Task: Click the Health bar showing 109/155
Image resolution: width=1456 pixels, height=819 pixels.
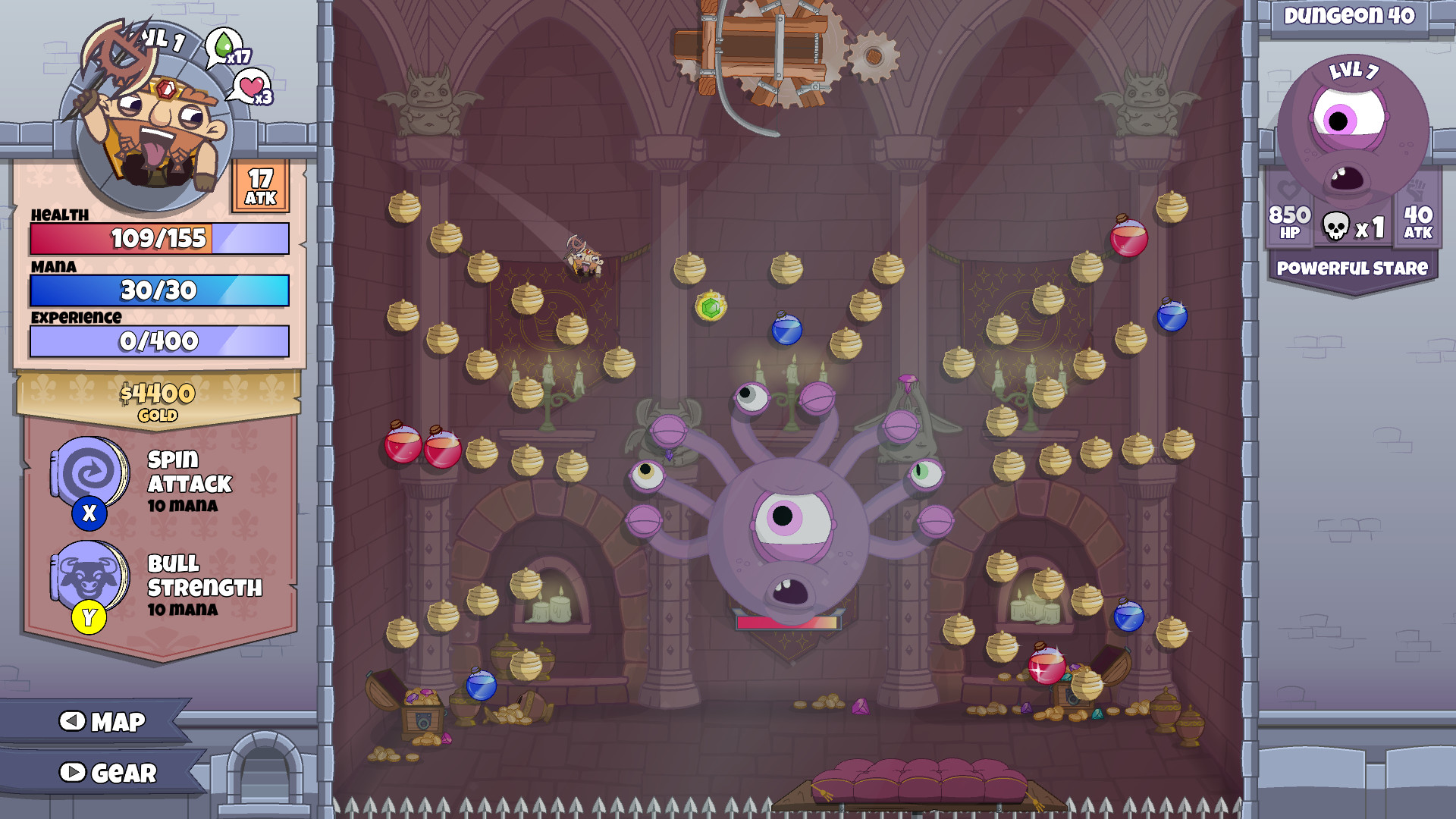Action: (158, 238)
